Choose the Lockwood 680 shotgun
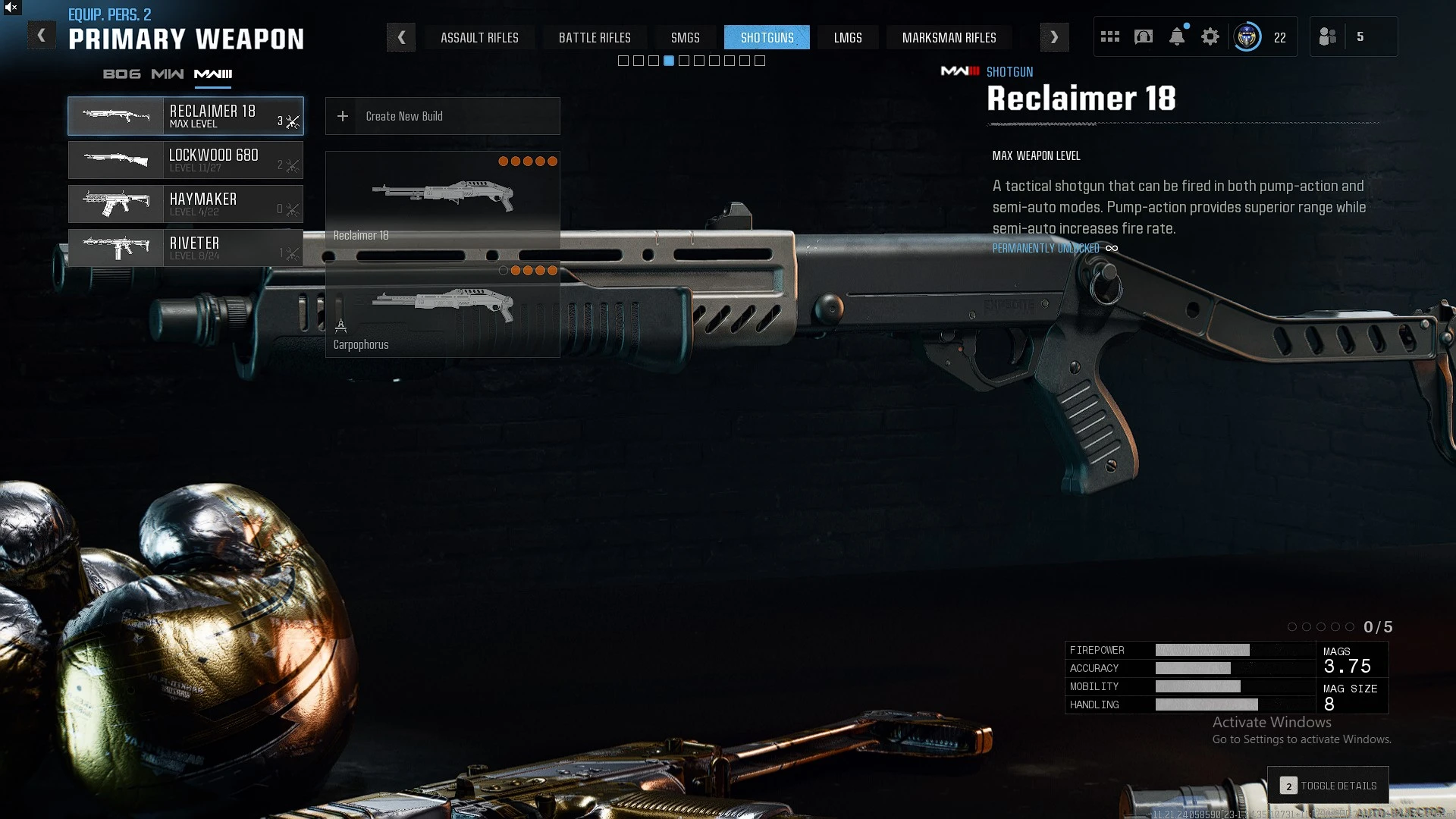Image resolution: width=1456 pixels, height=819 pixels. pos(186,160)
